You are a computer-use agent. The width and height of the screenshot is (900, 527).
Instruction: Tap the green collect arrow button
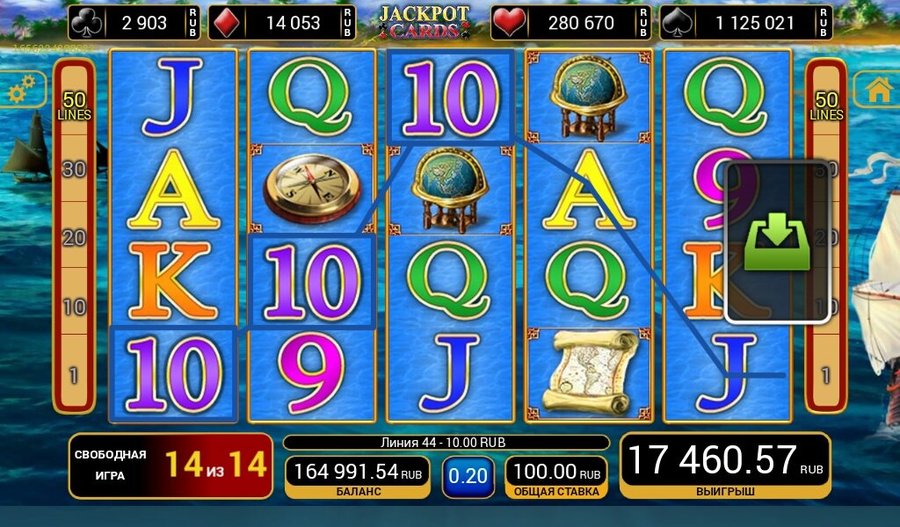(x=776, y=241)
